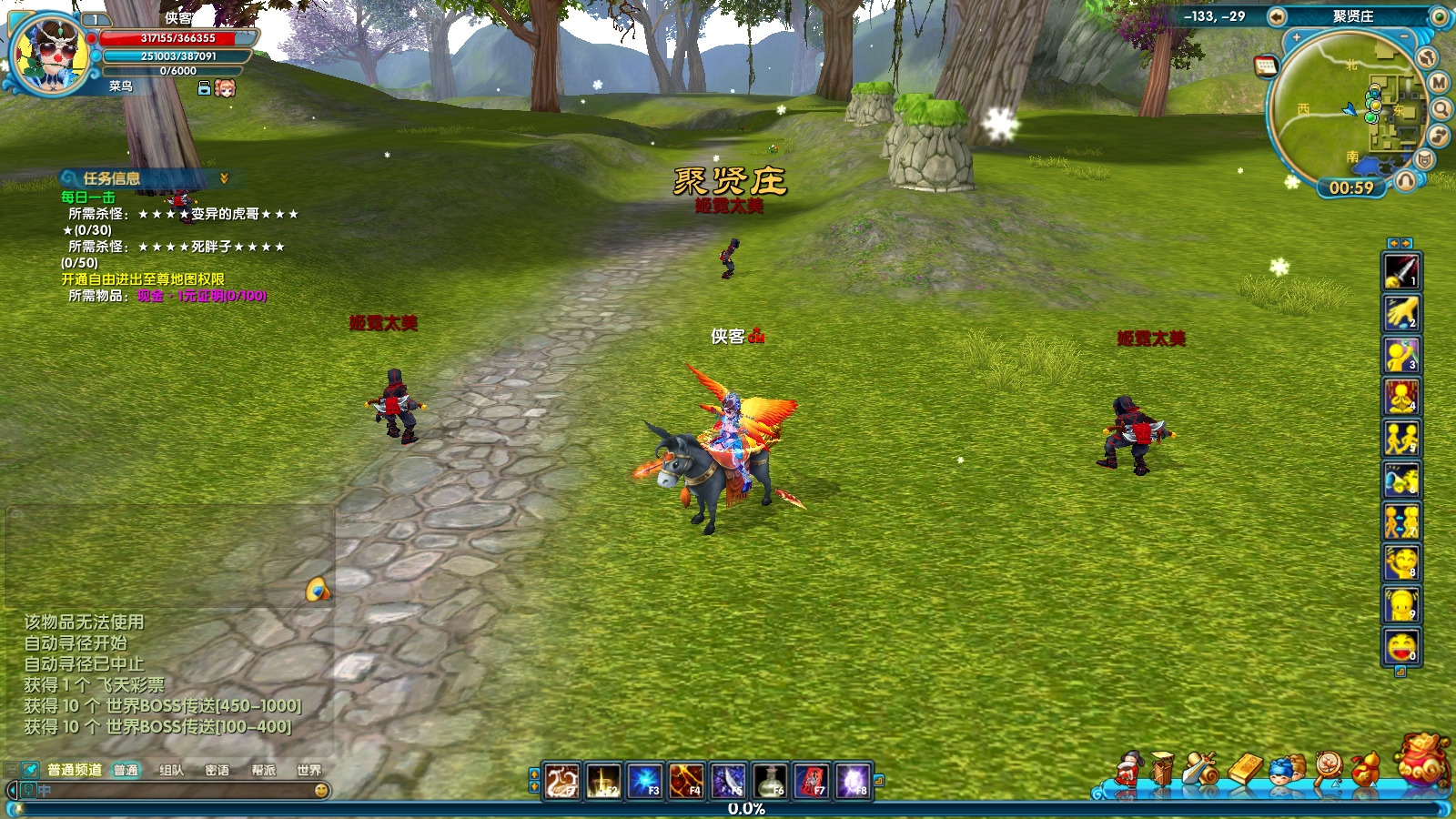Use the meditation sit action in slot 4
1456x819 pixels.
1401,397
